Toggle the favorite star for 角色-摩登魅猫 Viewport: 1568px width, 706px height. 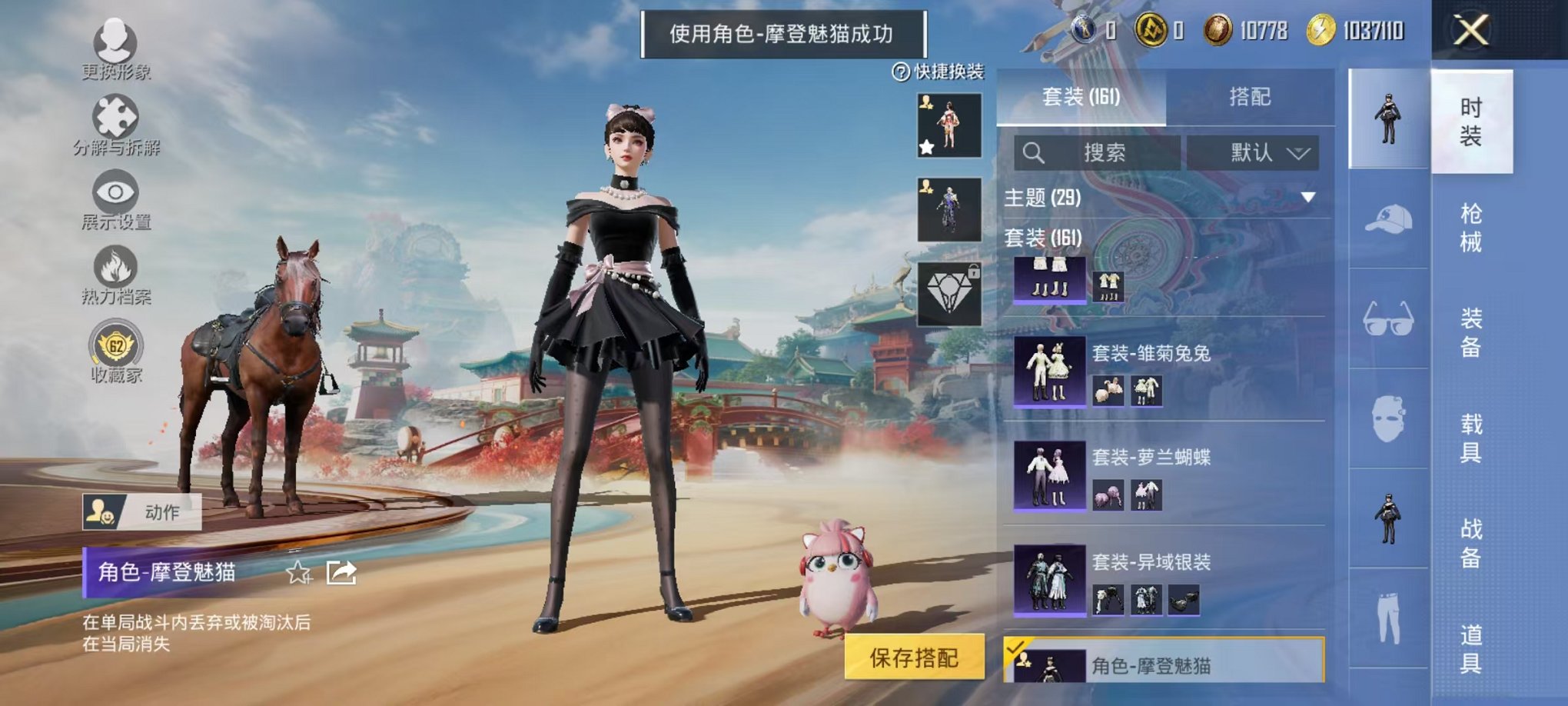297,573
